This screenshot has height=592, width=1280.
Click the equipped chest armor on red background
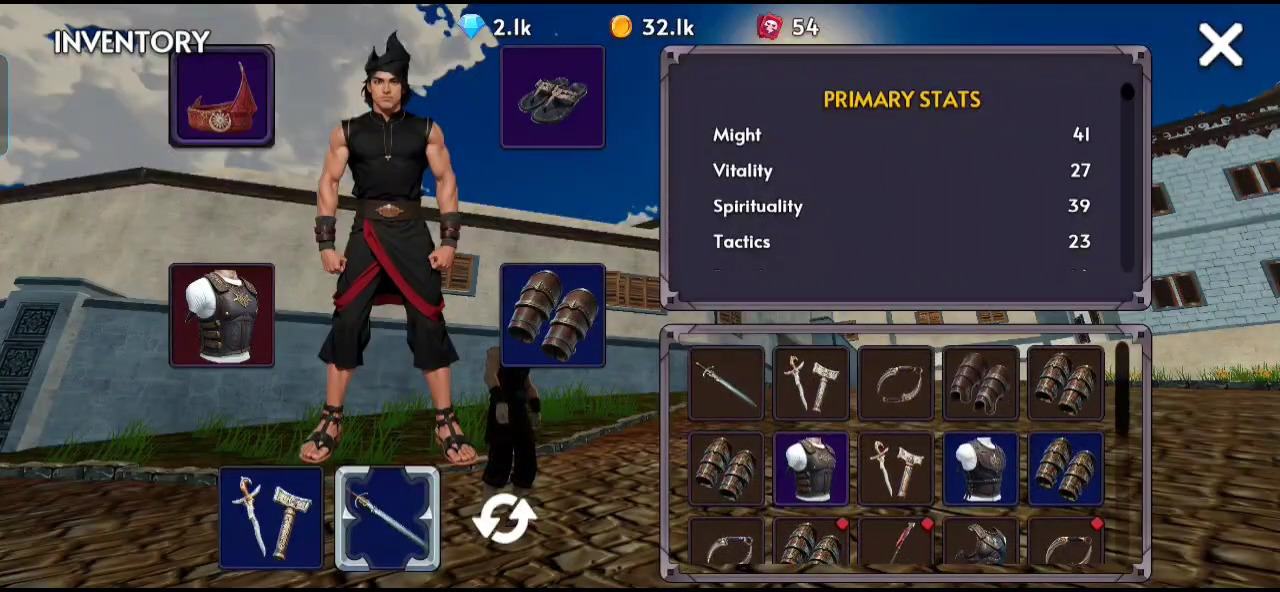click(222, 315)
